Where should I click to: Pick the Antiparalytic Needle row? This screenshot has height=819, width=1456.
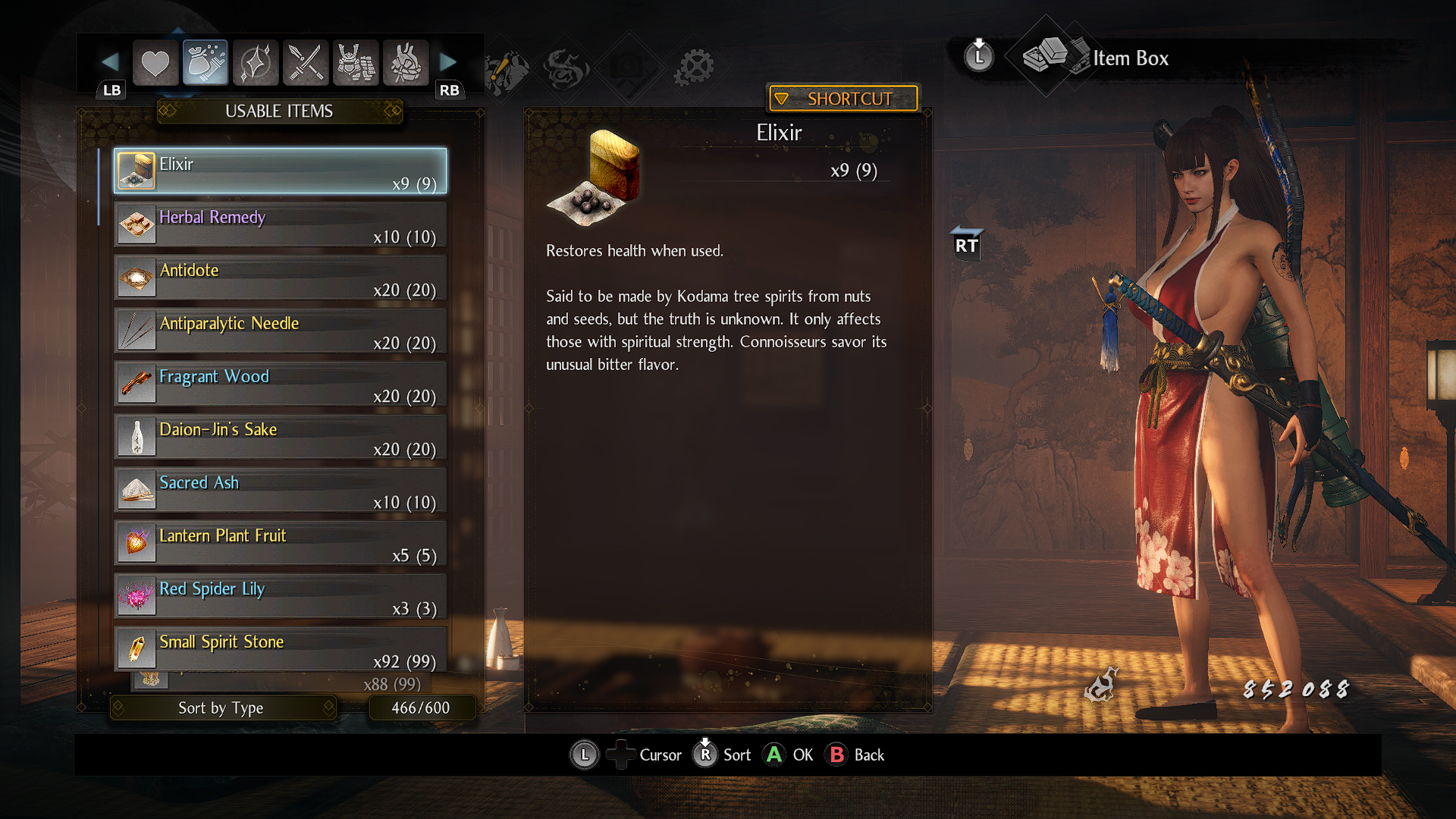coord(280,331)
